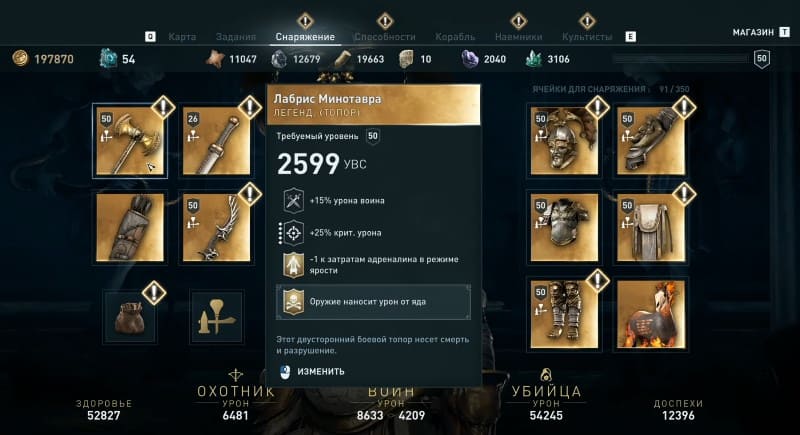
Task: Pick the waist belt armor slot
Action: (x=650, y=227)
